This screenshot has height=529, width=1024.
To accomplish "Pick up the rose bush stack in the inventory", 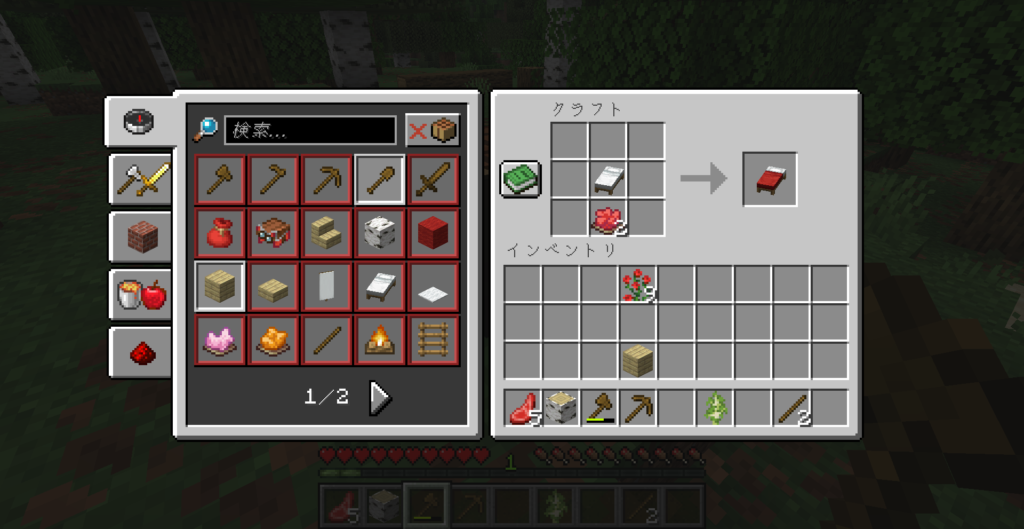I will [637, 284].
